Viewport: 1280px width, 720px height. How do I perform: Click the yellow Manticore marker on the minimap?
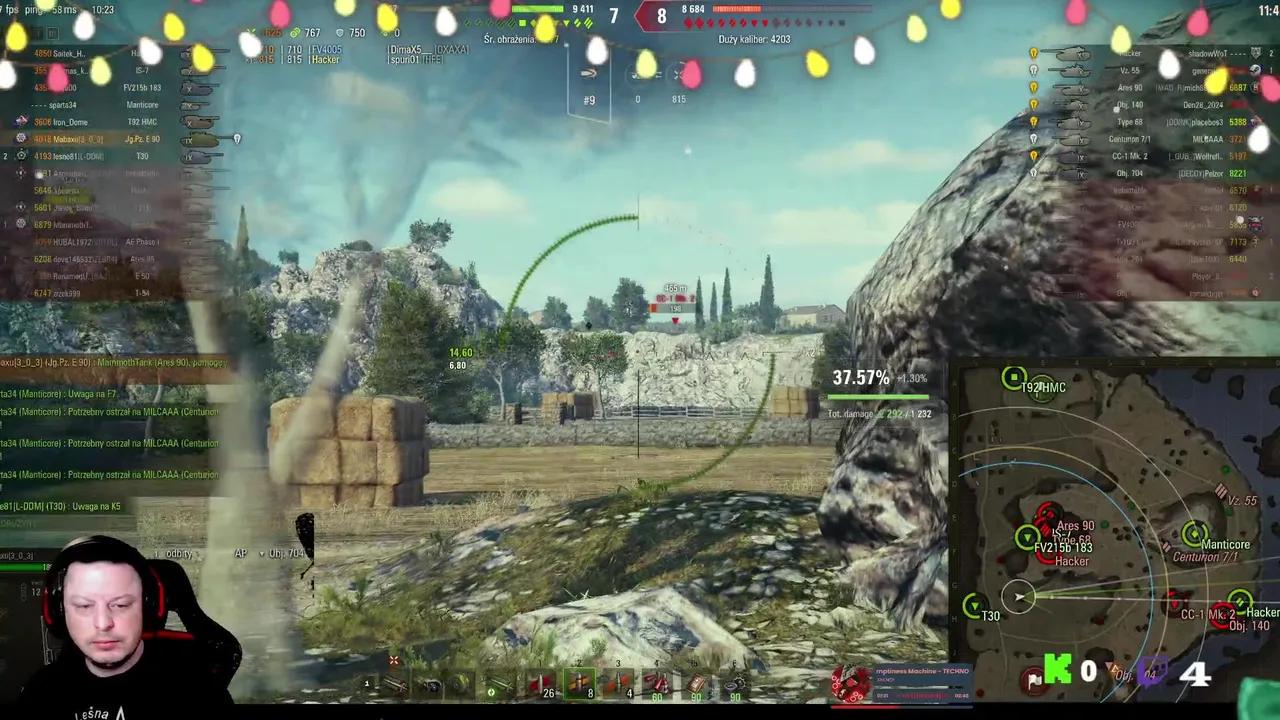(x=1193, y=533)
